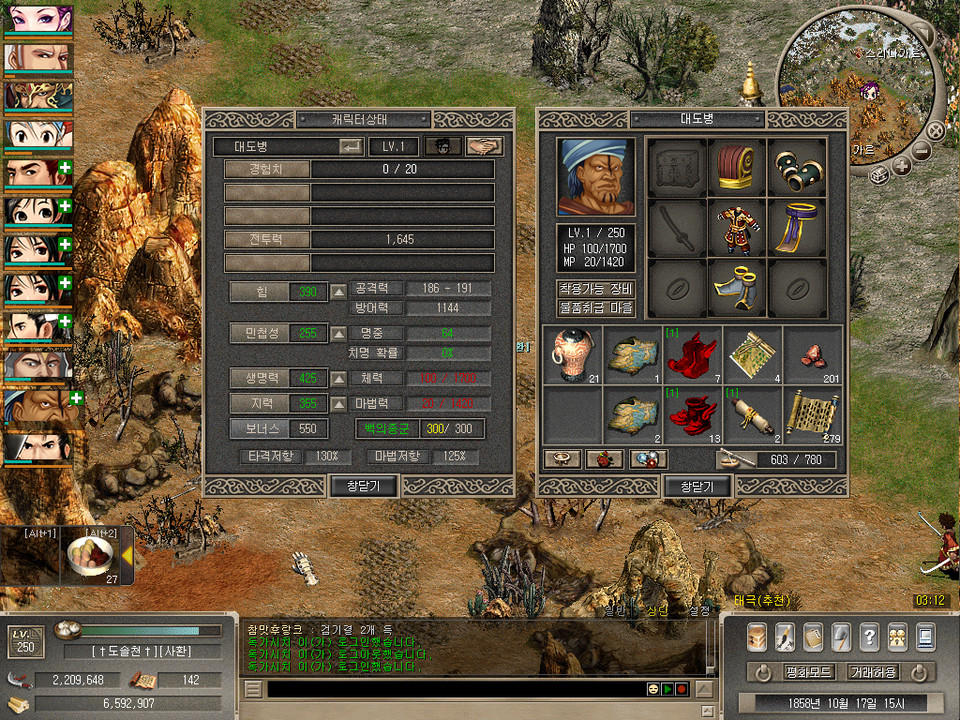960x720 pixels.
Task: Click the 힘 strength stat increase arrow
Action: [339, 292]
